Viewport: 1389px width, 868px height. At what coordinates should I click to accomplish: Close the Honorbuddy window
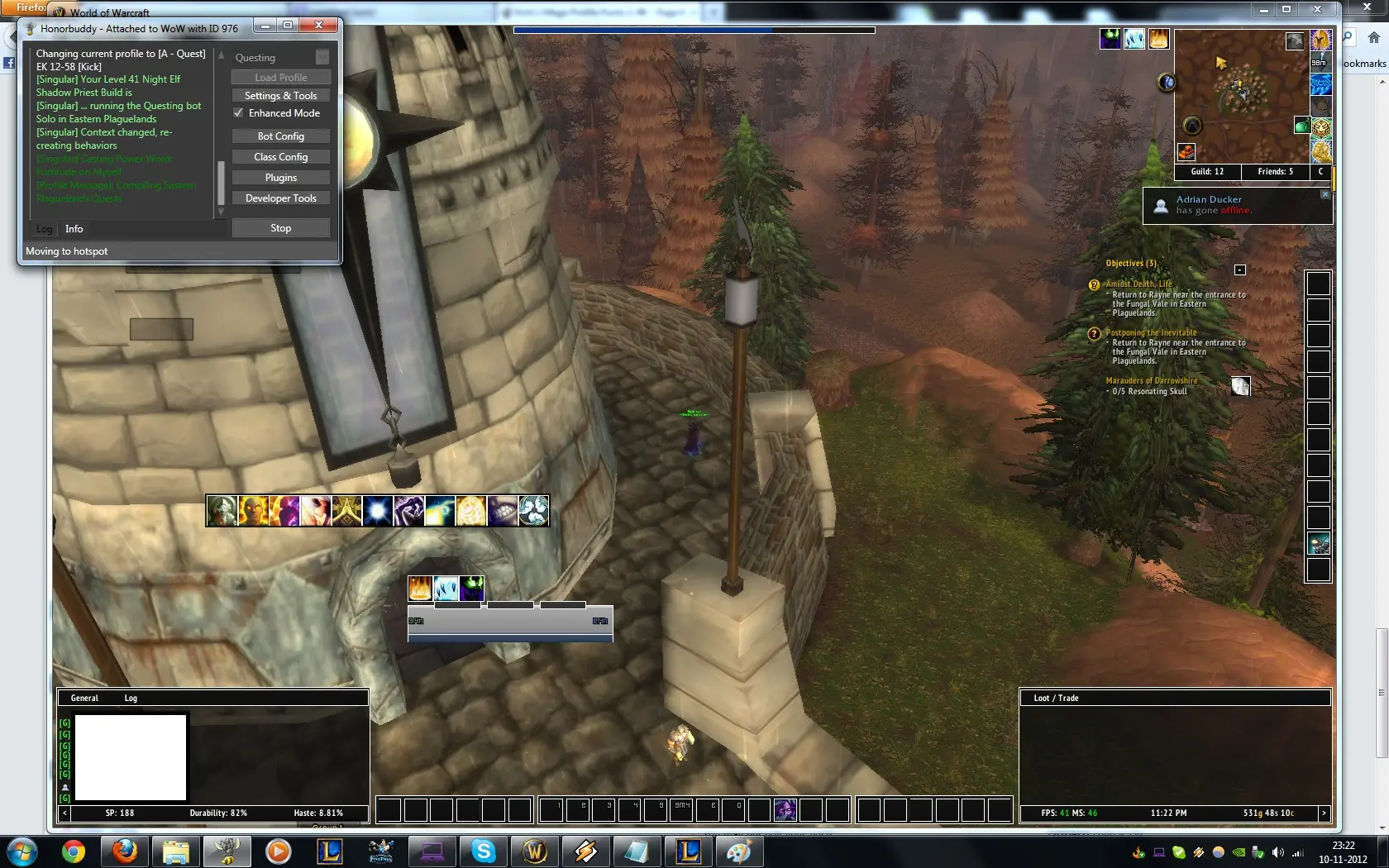pos(317,26)
